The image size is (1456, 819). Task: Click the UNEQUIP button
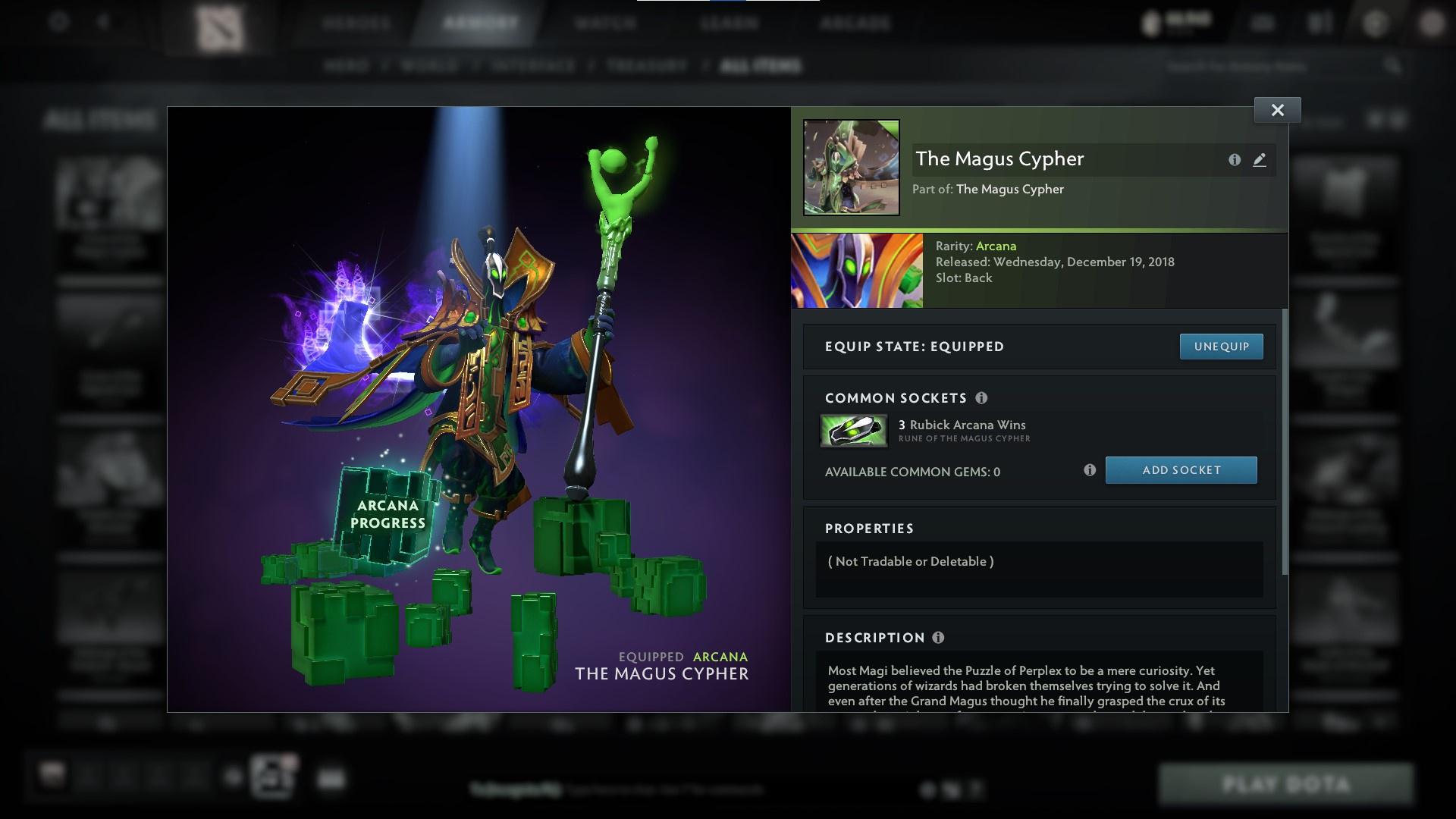[1221, 346]
